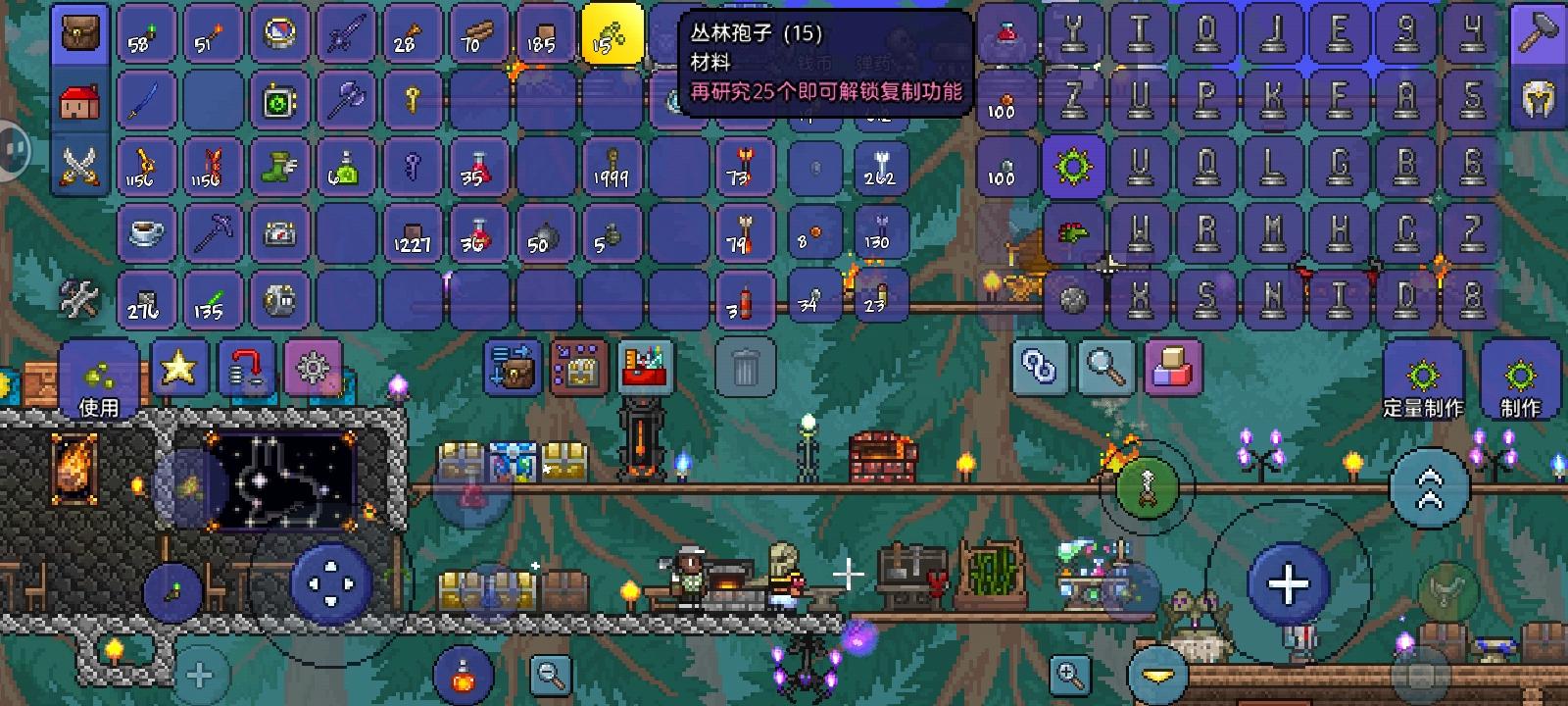Screen dimensions: 1568x706
Task: Select the pink eraser block icon
Action: tap(1171, 368)
